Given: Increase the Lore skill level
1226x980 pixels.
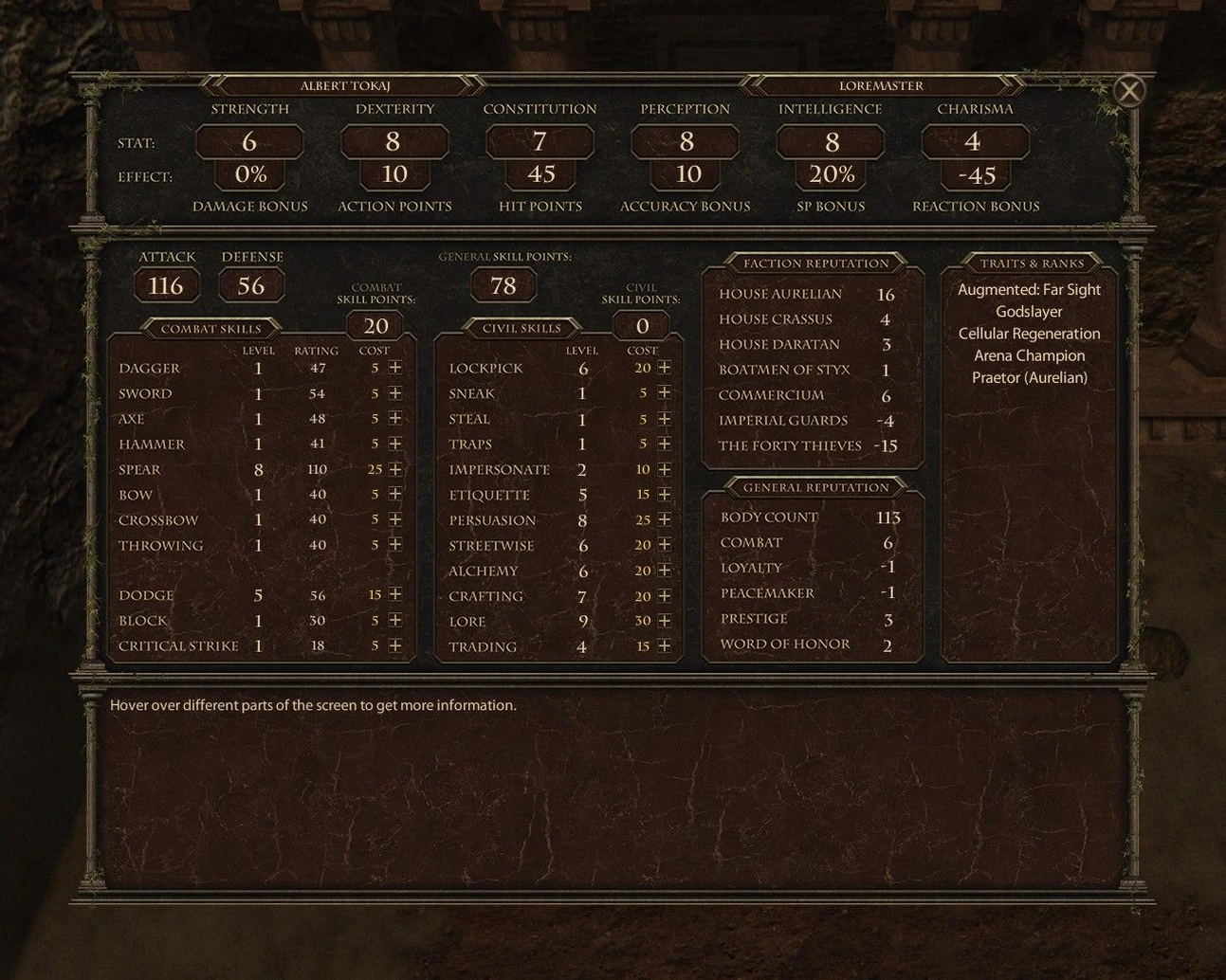Looking at the screenshot, I should click(664, 621).
